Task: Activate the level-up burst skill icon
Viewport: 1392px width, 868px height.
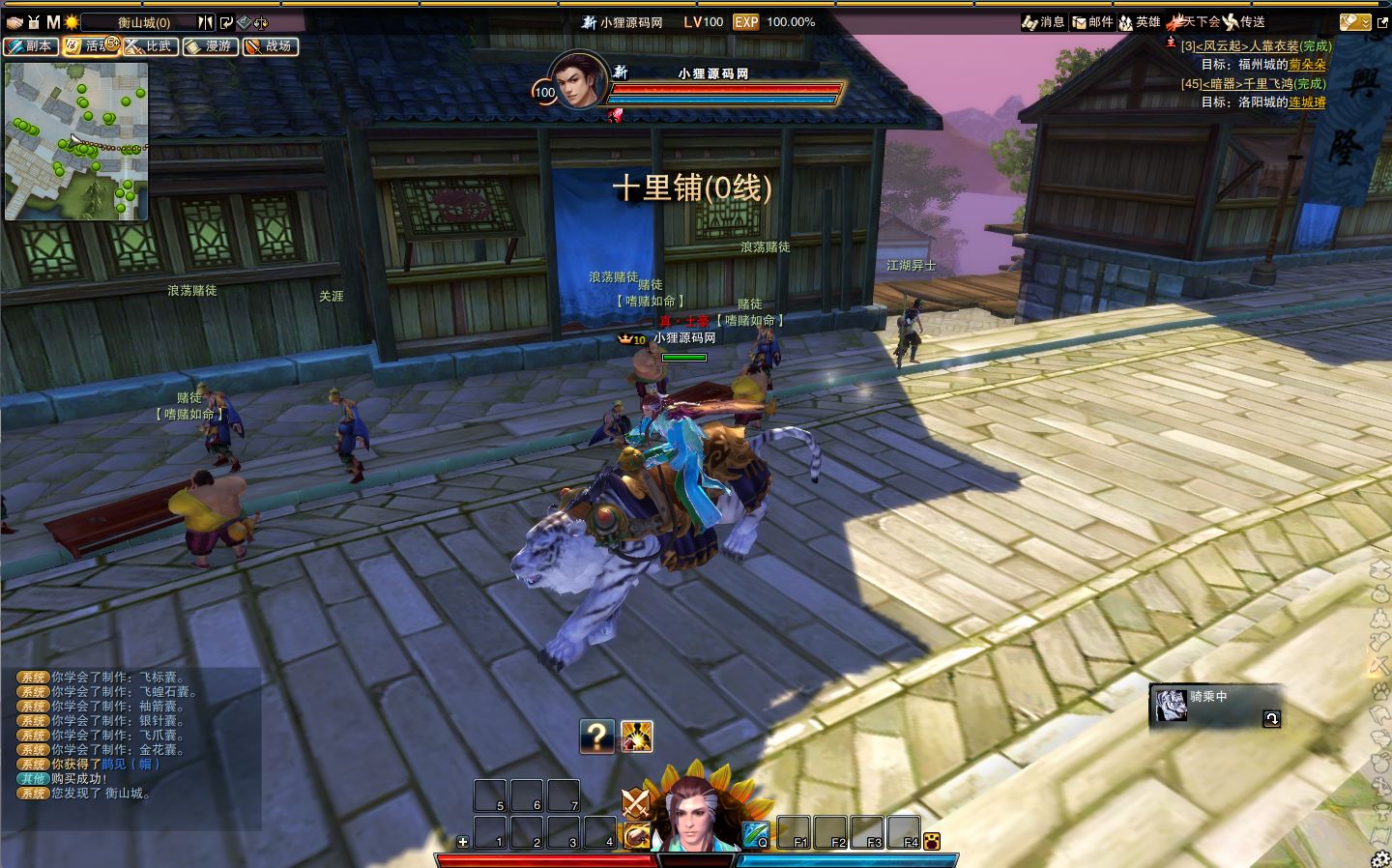Action: (x=636, y=737)
